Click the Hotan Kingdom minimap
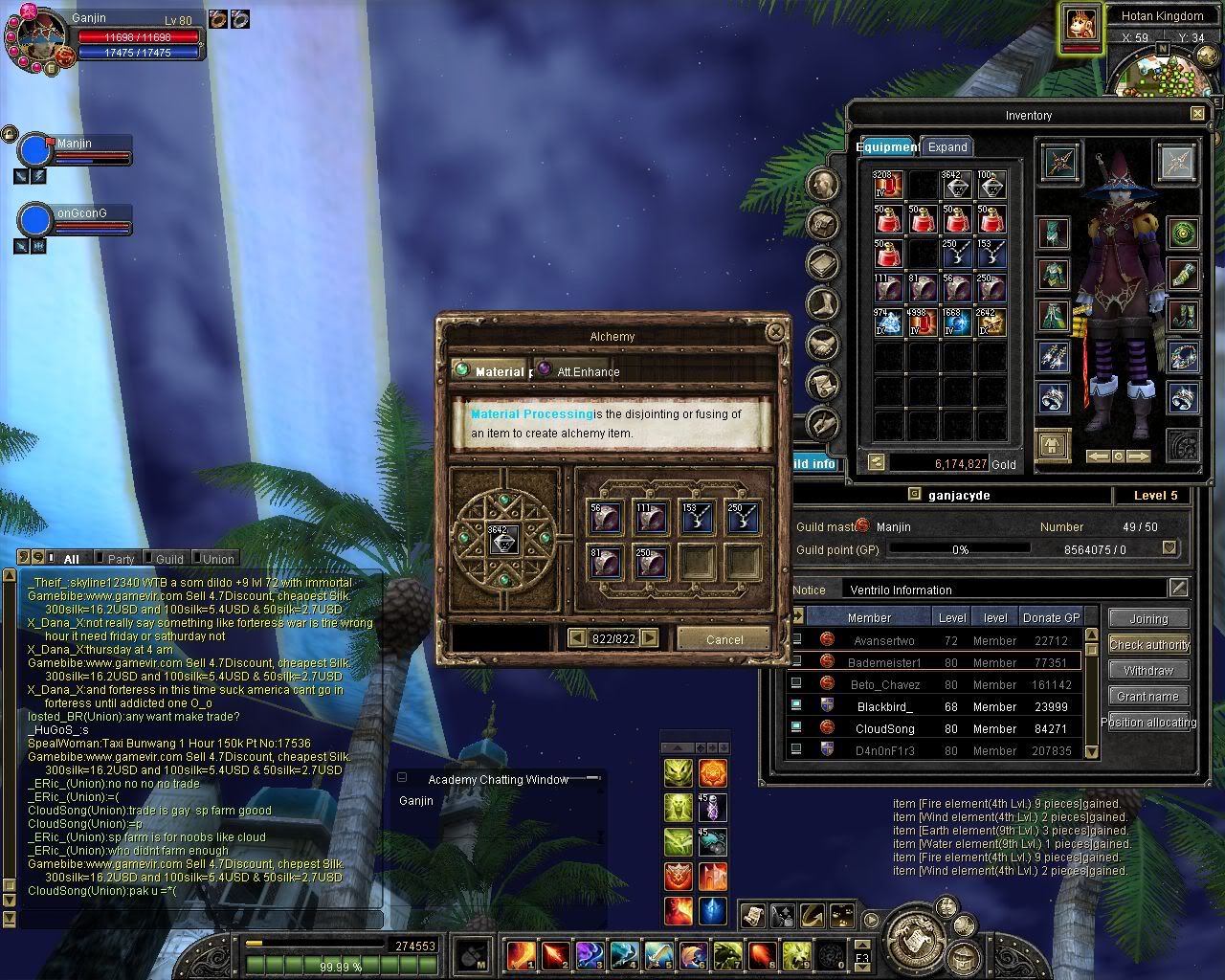 click(x=1161, y=72)
